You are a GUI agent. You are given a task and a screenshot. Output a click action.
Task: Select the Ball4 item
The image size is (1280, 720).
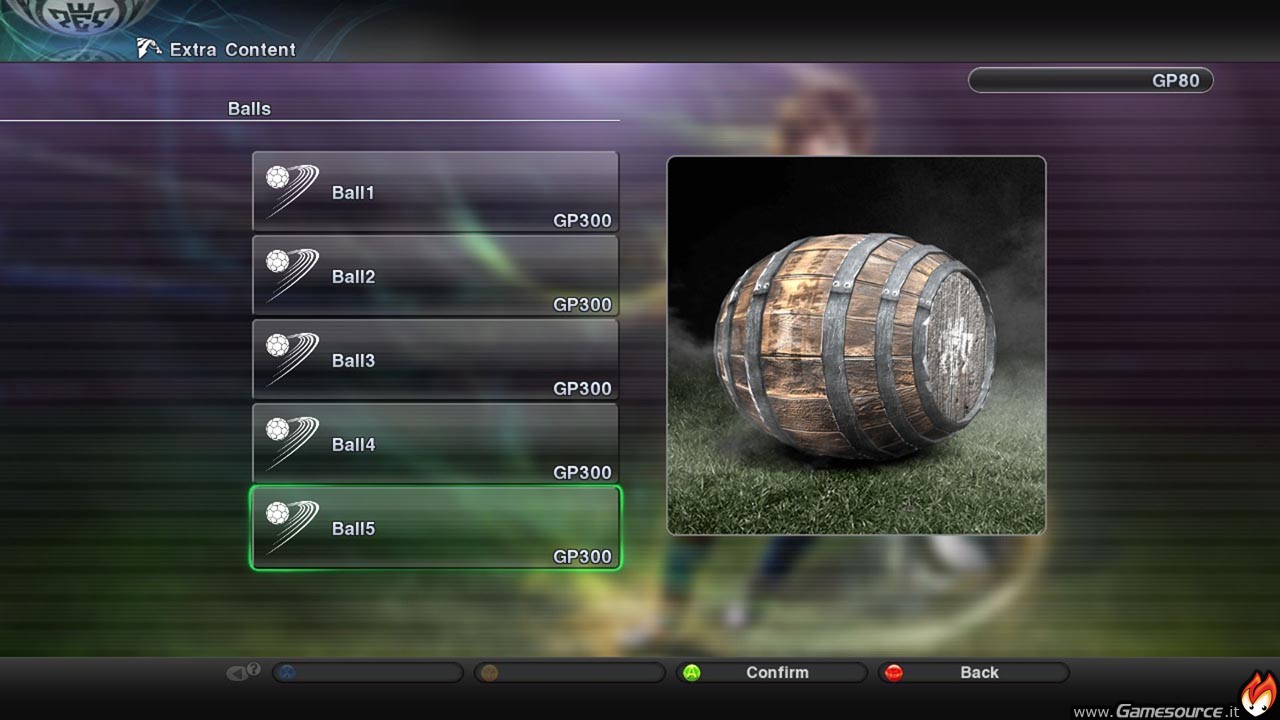(435, 444)
